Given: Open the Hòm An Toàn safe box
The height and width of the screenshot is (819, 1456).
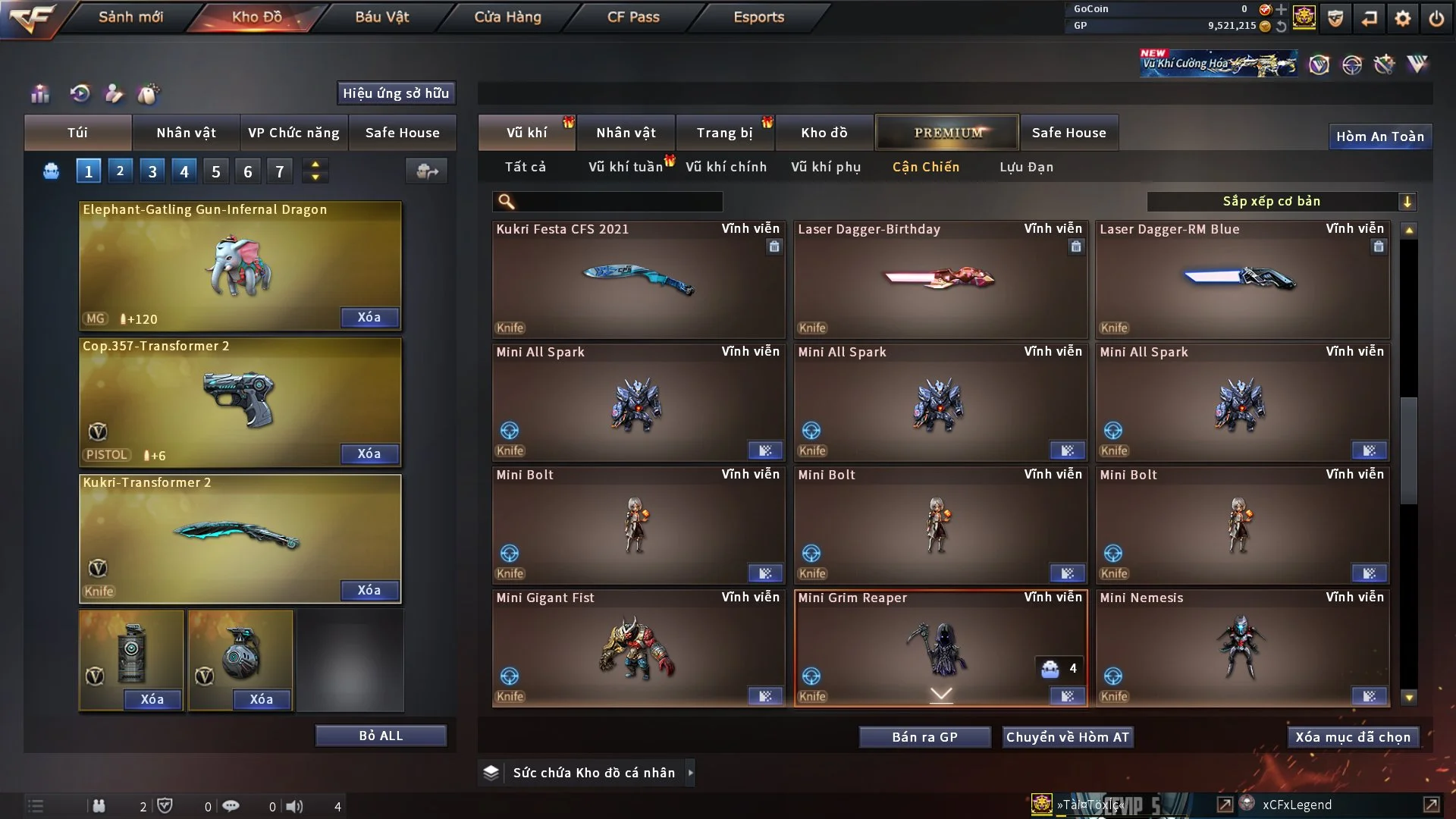Looking at the screenshot, I should pos(1379,136).
